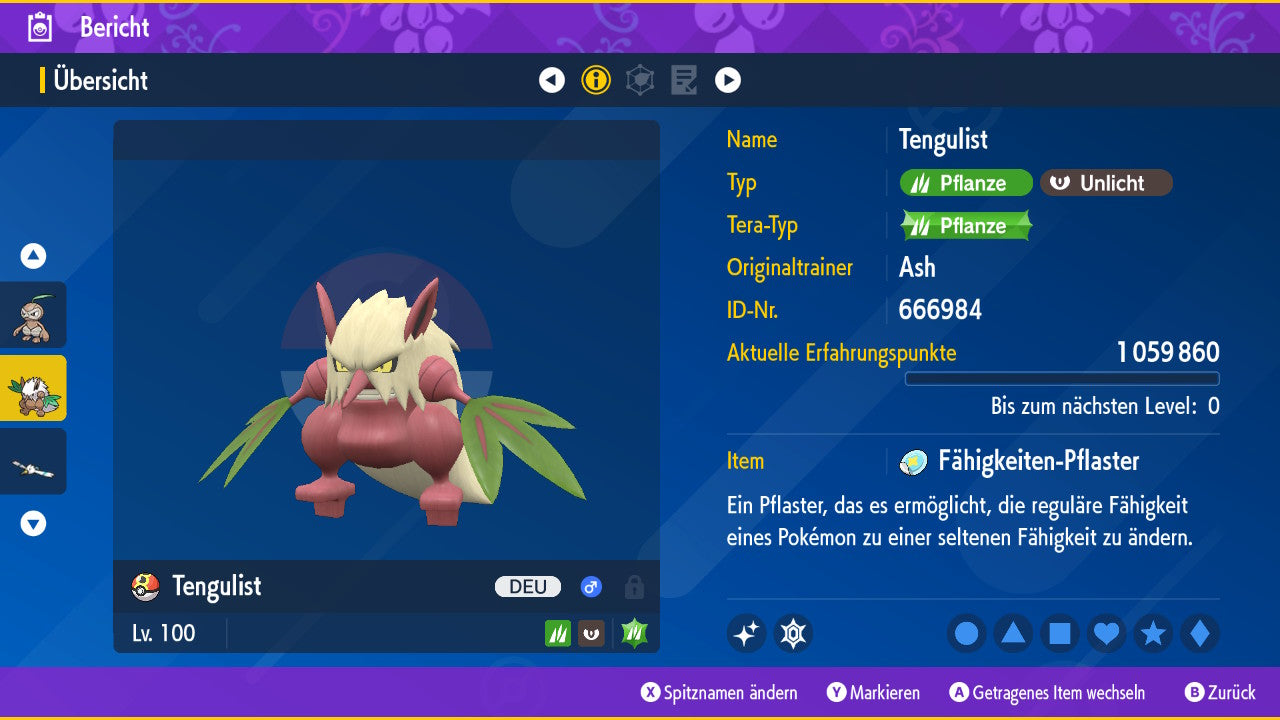1280x720 pixels.
Task: Choose the third party Pokémon thumbnail
Action: coord(33,461)
